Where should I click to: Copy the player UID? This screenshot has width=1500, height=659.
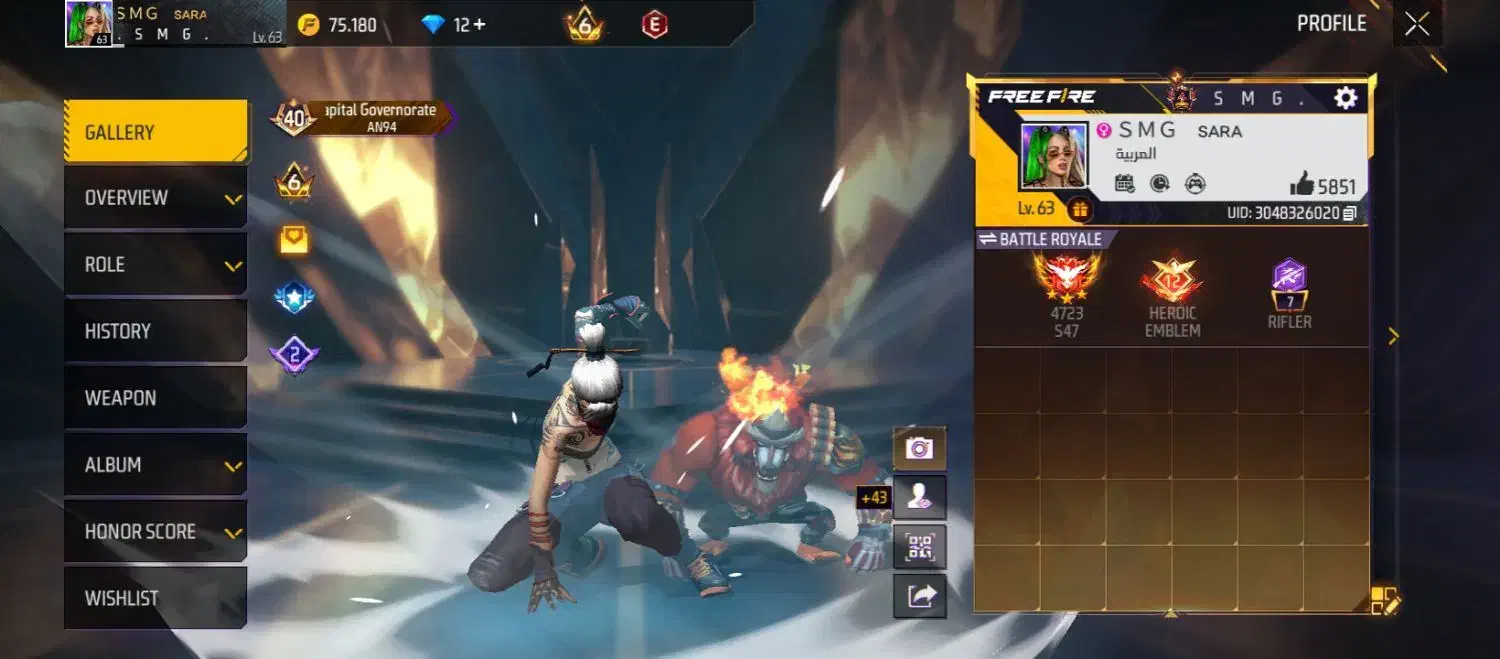point(1350,213)
